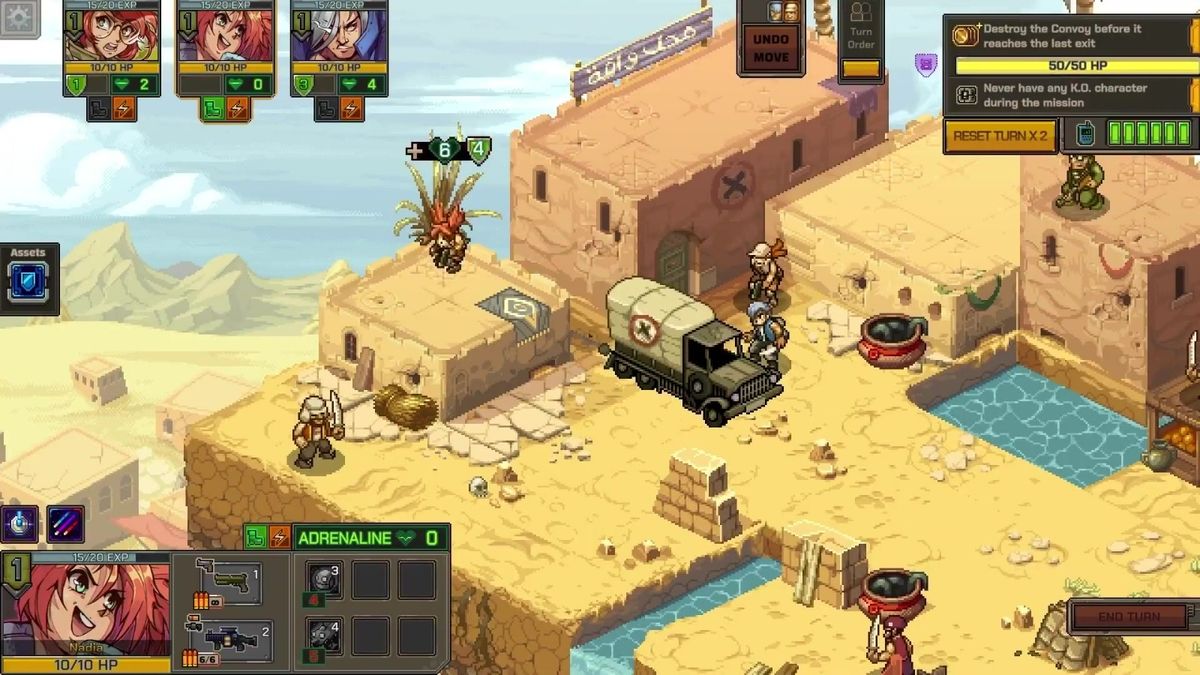Open the Assets shield panel
The height and width of the screenshot is (675, 1200).
click(29, 283)
